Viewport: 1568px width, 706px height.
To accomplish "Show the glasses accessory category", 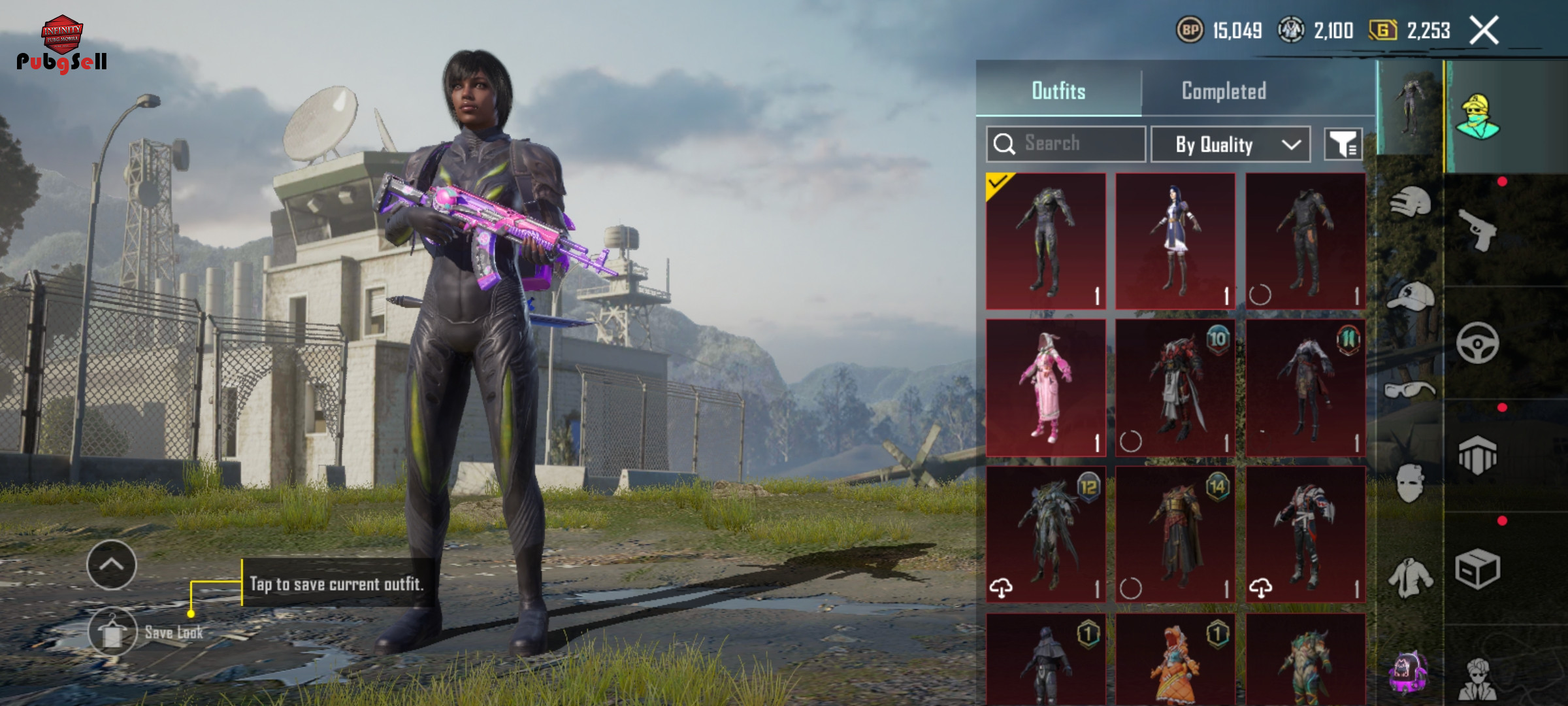I will click(1409, 390).
